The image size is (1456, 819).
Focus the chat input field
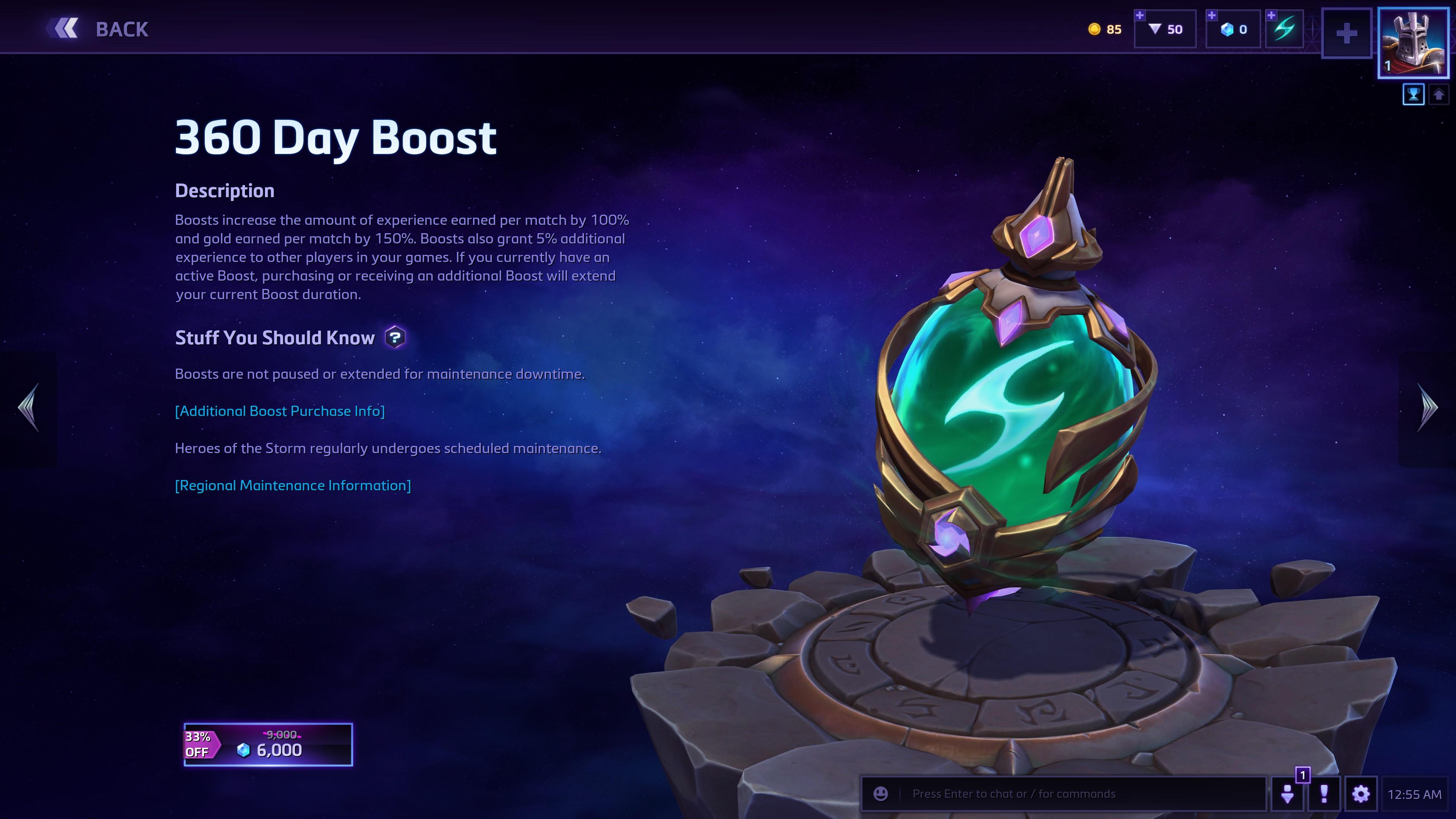[1074, 794]
